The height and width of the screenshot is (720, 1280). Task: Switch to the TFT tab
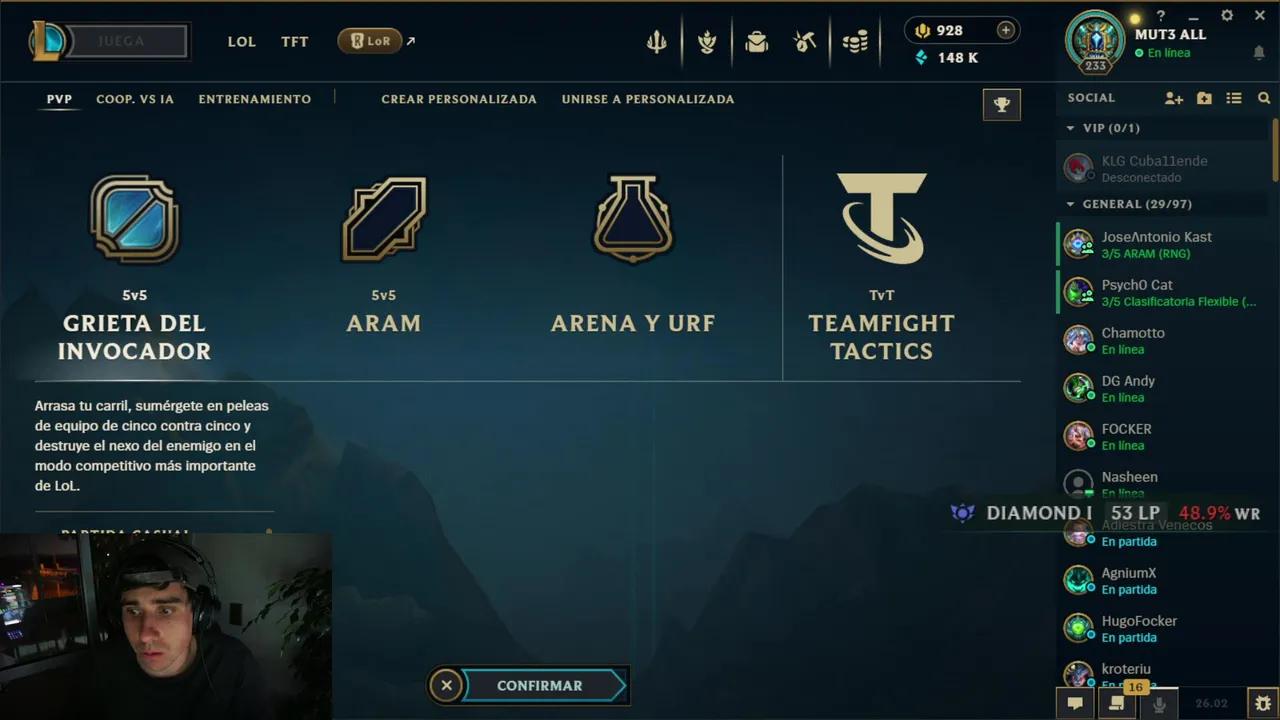point(294,41)
